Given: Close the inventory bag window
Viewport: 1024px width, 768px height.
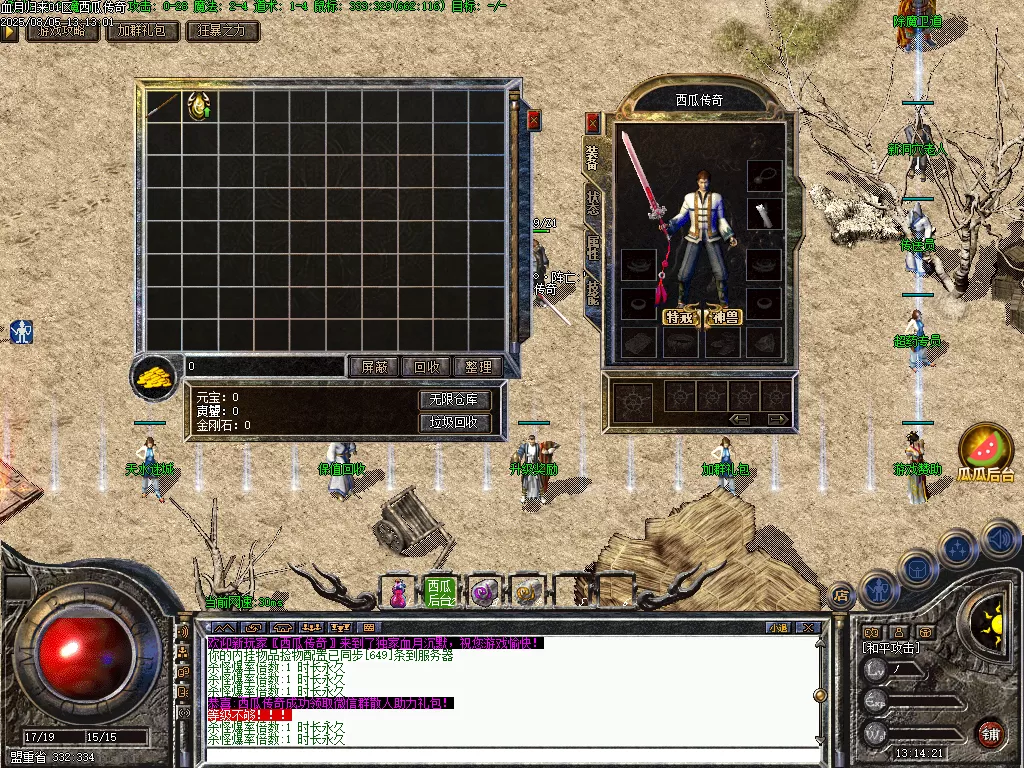Looking at the screenshot, I should pyautogui.click(x=534, y=120).
